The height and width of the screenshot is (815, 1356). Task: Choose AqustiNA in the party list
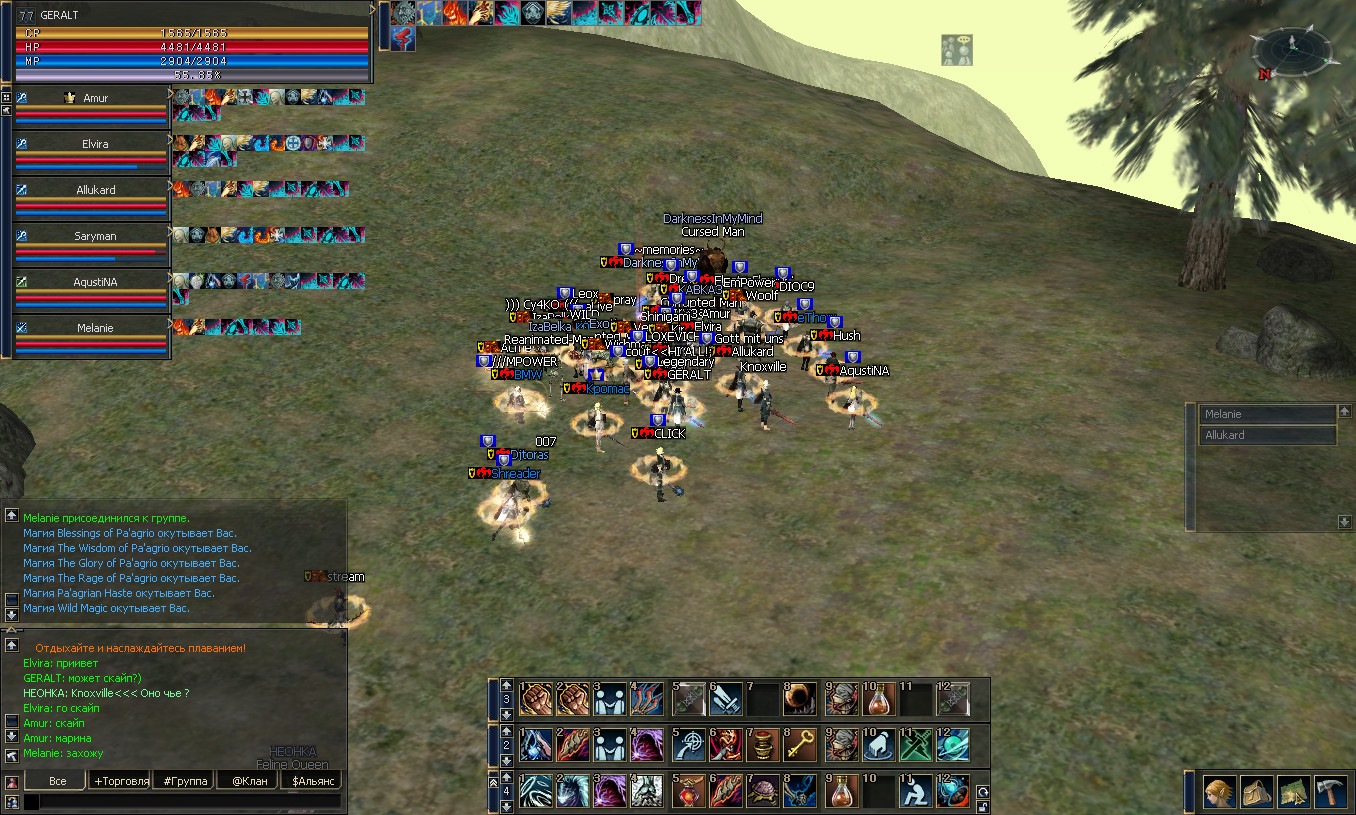coord(95,282)
